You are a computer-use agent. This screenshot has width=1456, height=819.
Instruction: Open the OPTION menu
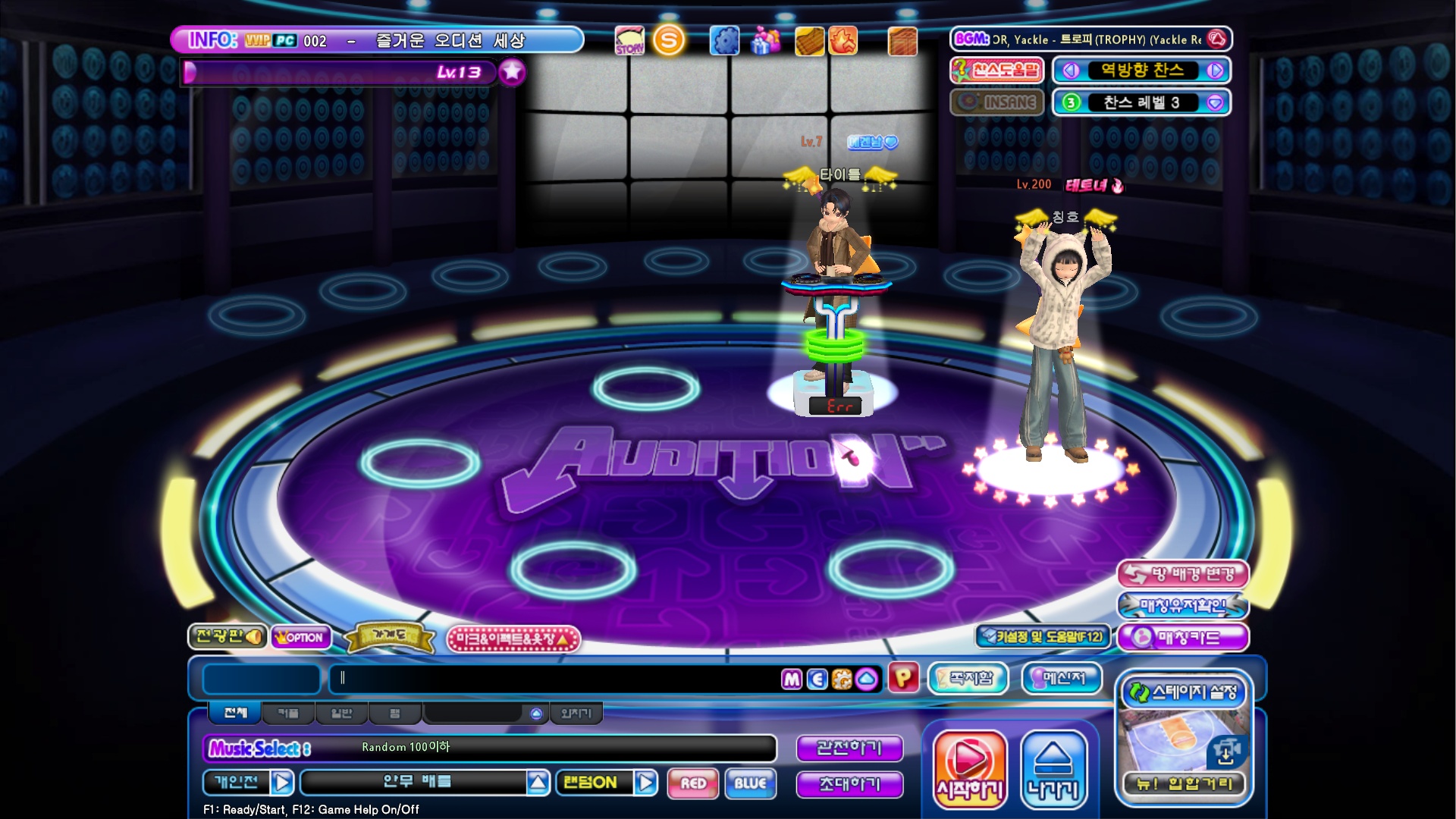tap(301, 638)
